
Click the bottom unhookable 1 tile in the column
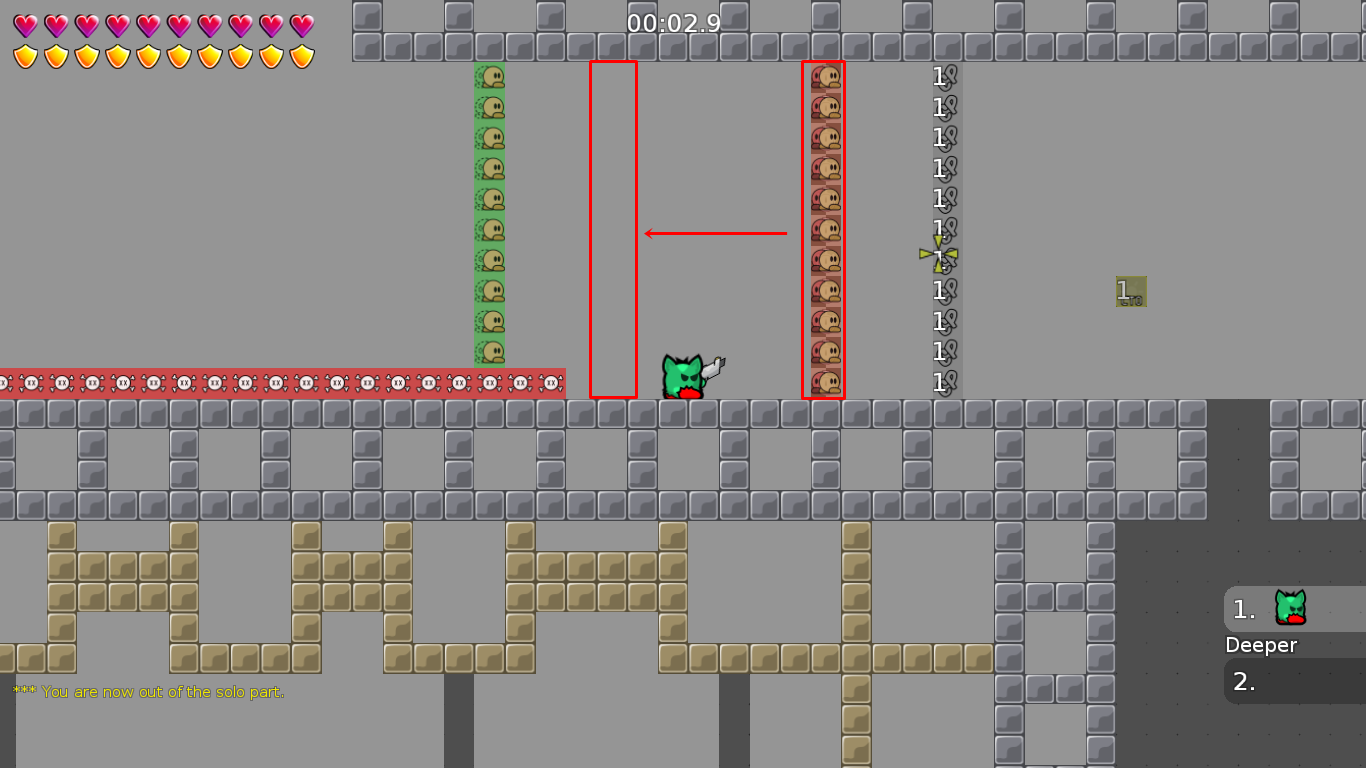941,382
